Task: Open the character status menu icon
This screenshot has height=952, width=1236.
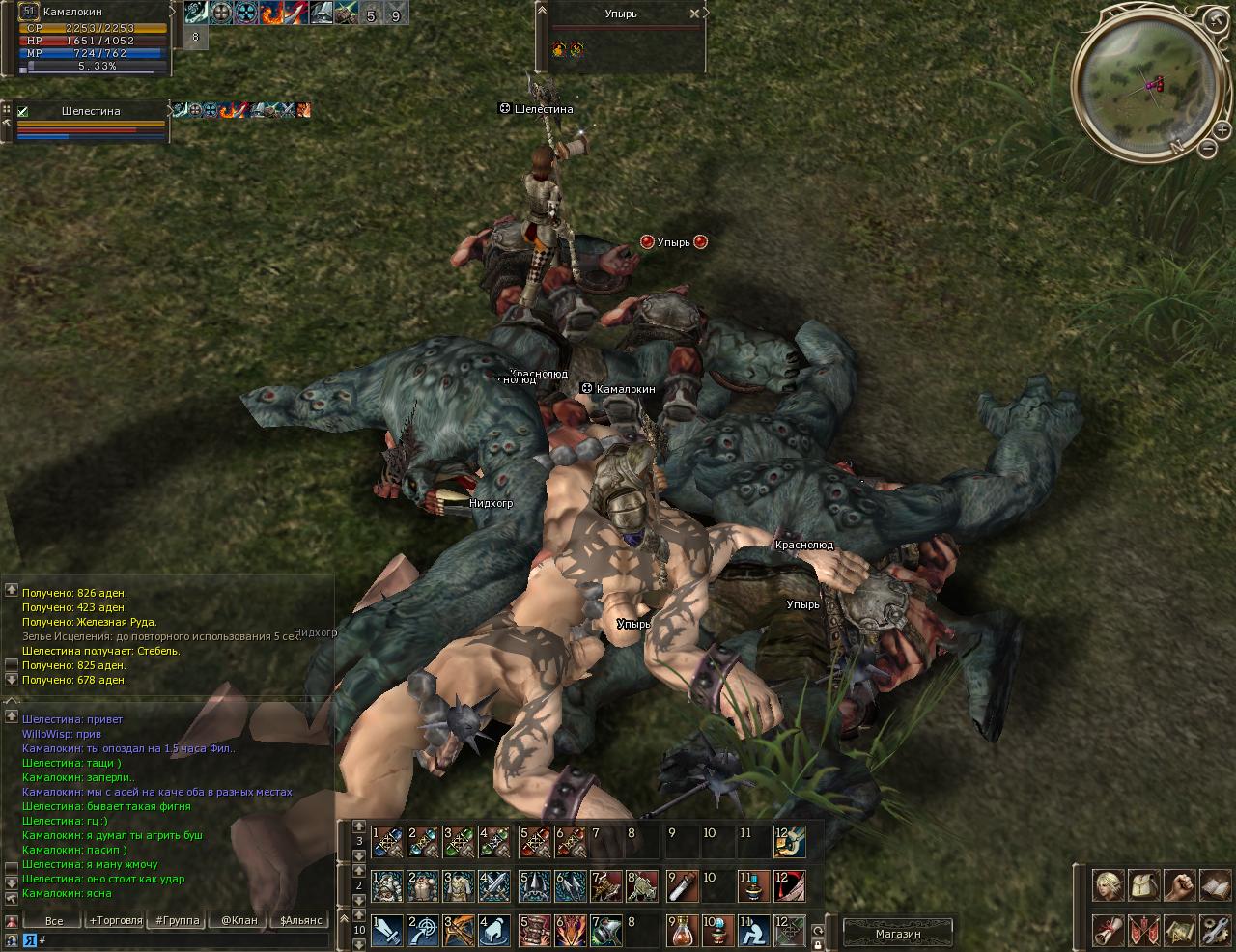Action: pyautogui.click(x=1107, y=885)
